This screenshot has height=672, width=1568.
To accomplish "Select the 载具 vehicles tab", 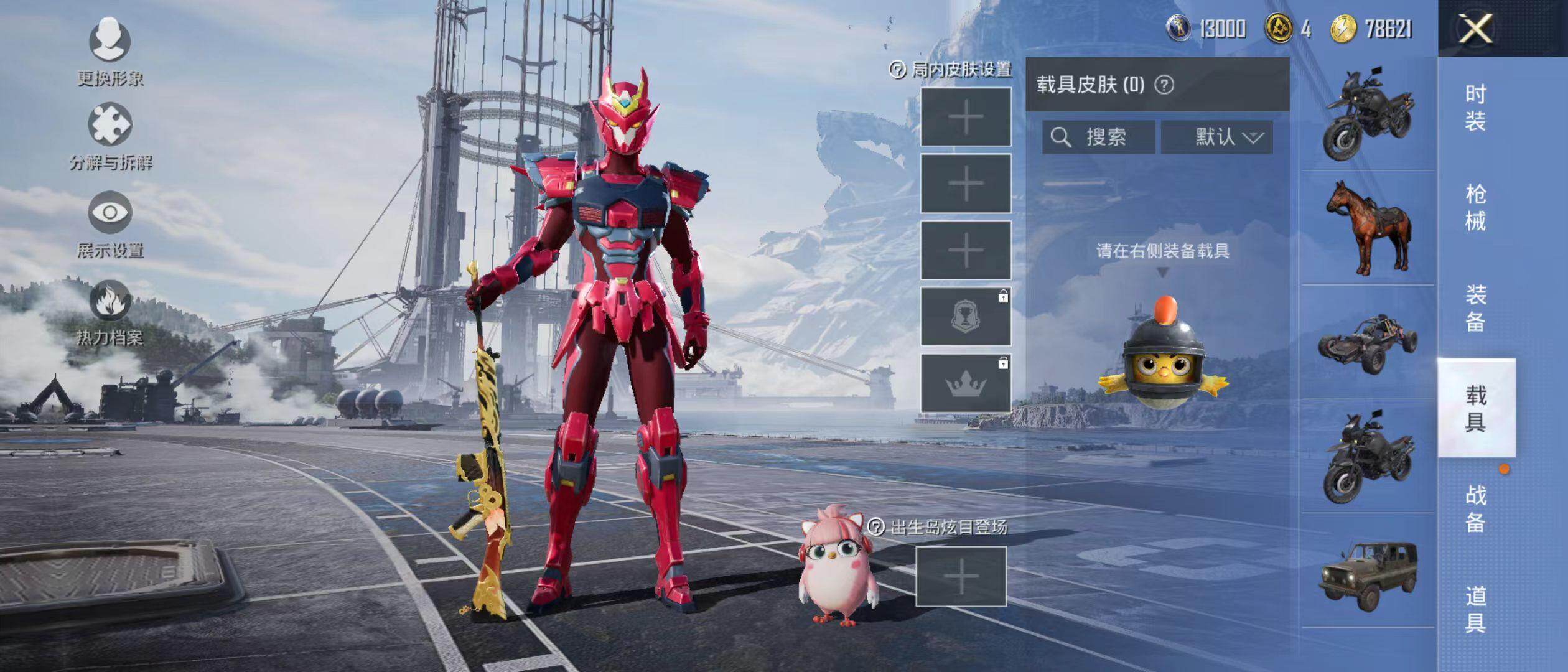I will click(1475, 408).
